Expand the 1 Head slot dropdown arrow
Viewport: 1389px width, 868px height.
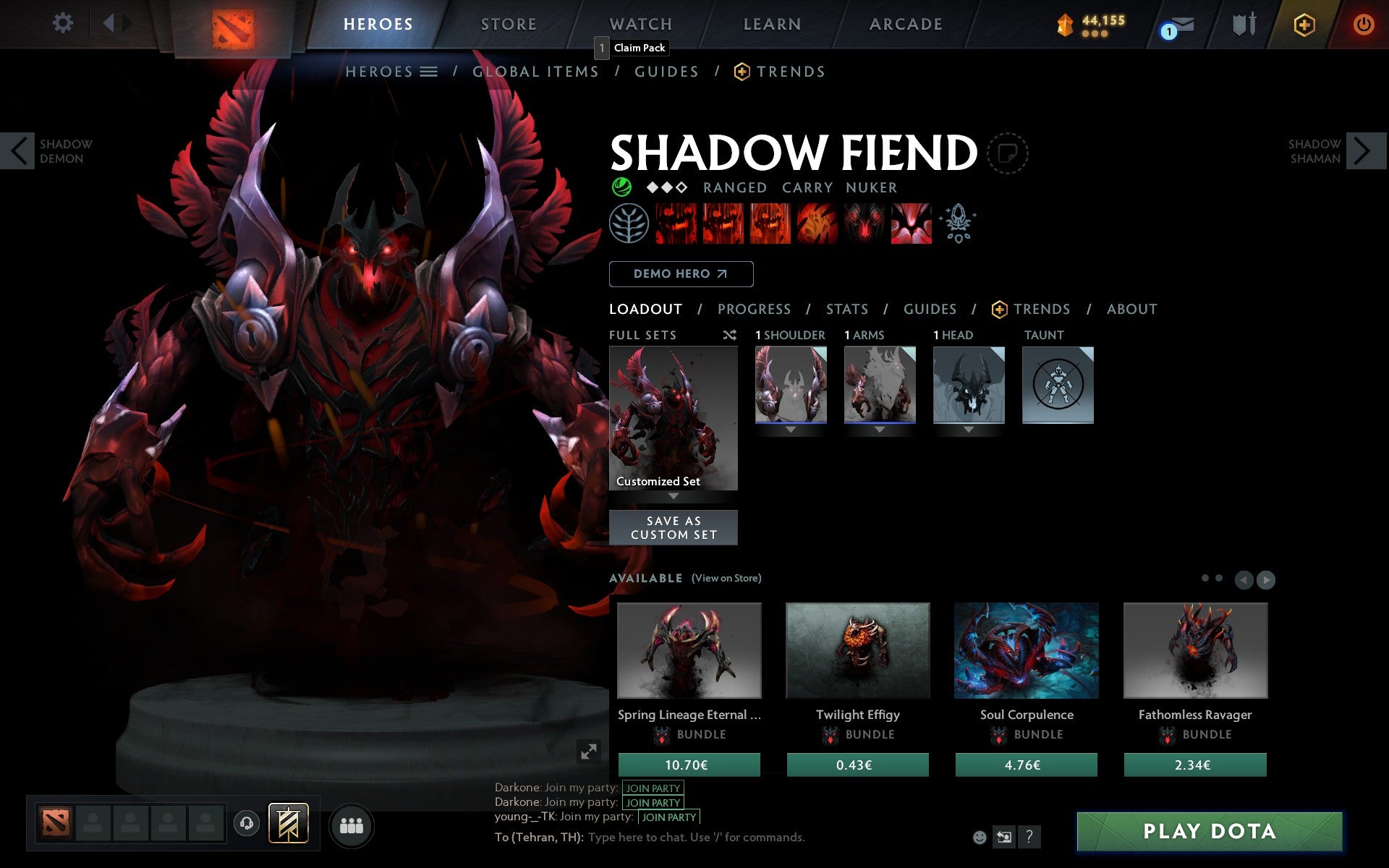click(x=969, y=429)
